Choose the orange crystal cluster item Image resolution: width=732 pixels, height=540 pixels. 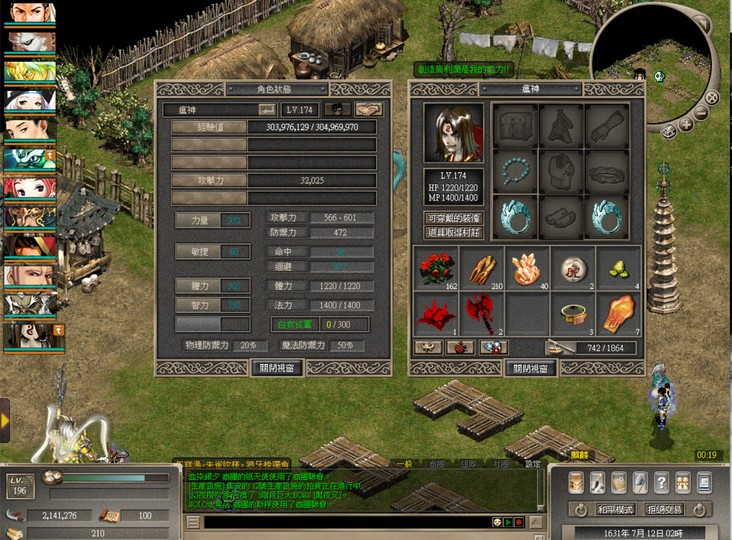point(528,269)
